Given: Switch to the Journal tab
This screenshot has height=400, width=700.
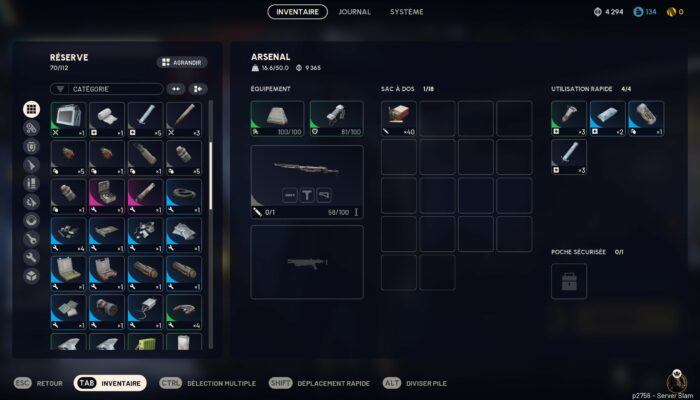Looking at the screenshot, I should click(x=355, y=12).
